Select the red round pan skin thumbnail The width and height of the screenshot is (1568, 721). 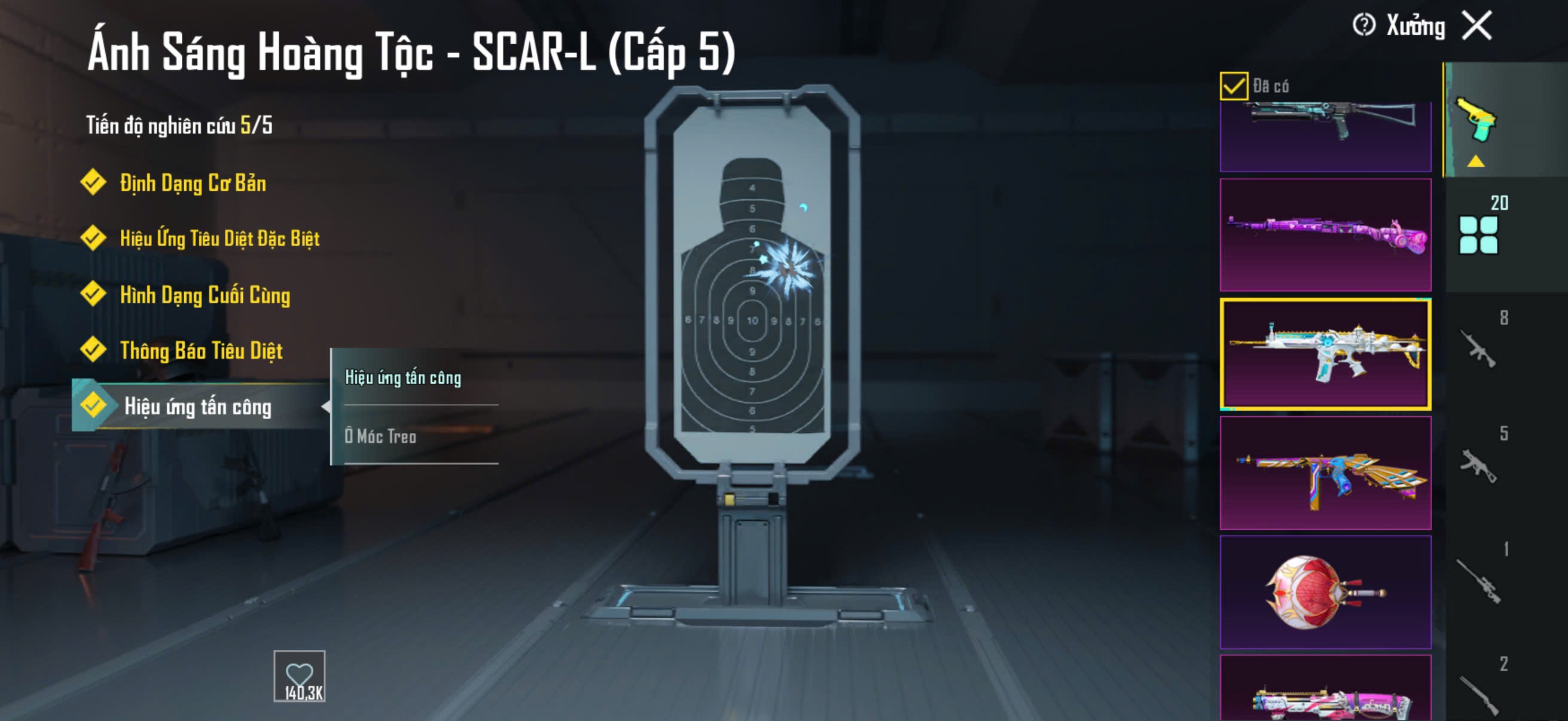[x=1325, y=591]
